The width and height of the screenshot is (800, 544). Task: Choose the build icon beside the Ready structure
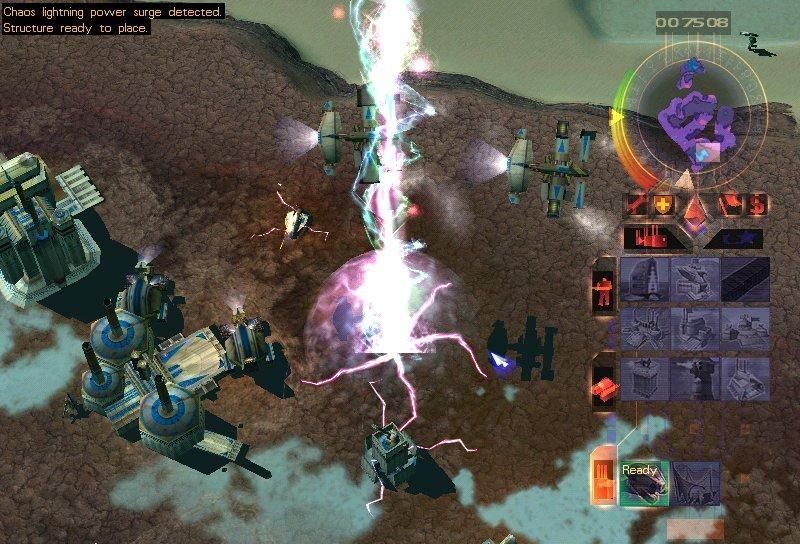pos(696,483)
